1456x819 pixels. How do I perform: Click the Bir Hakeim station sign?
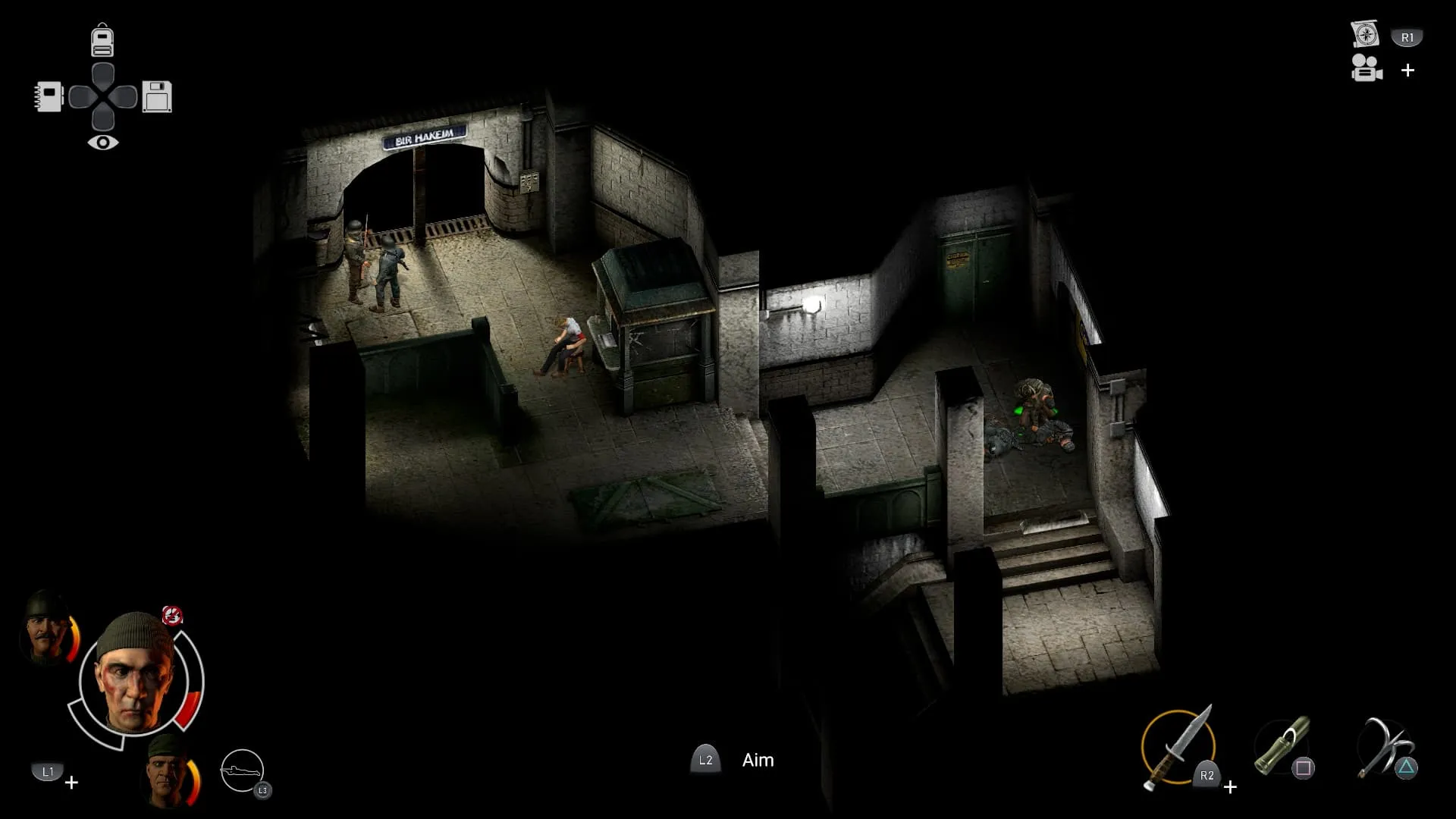coord(425,133)
